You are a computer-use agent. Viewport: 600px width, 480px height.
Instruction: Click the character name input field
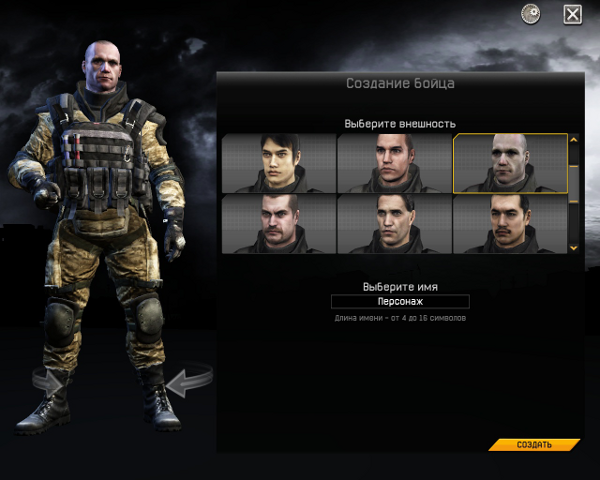[400, 301]
